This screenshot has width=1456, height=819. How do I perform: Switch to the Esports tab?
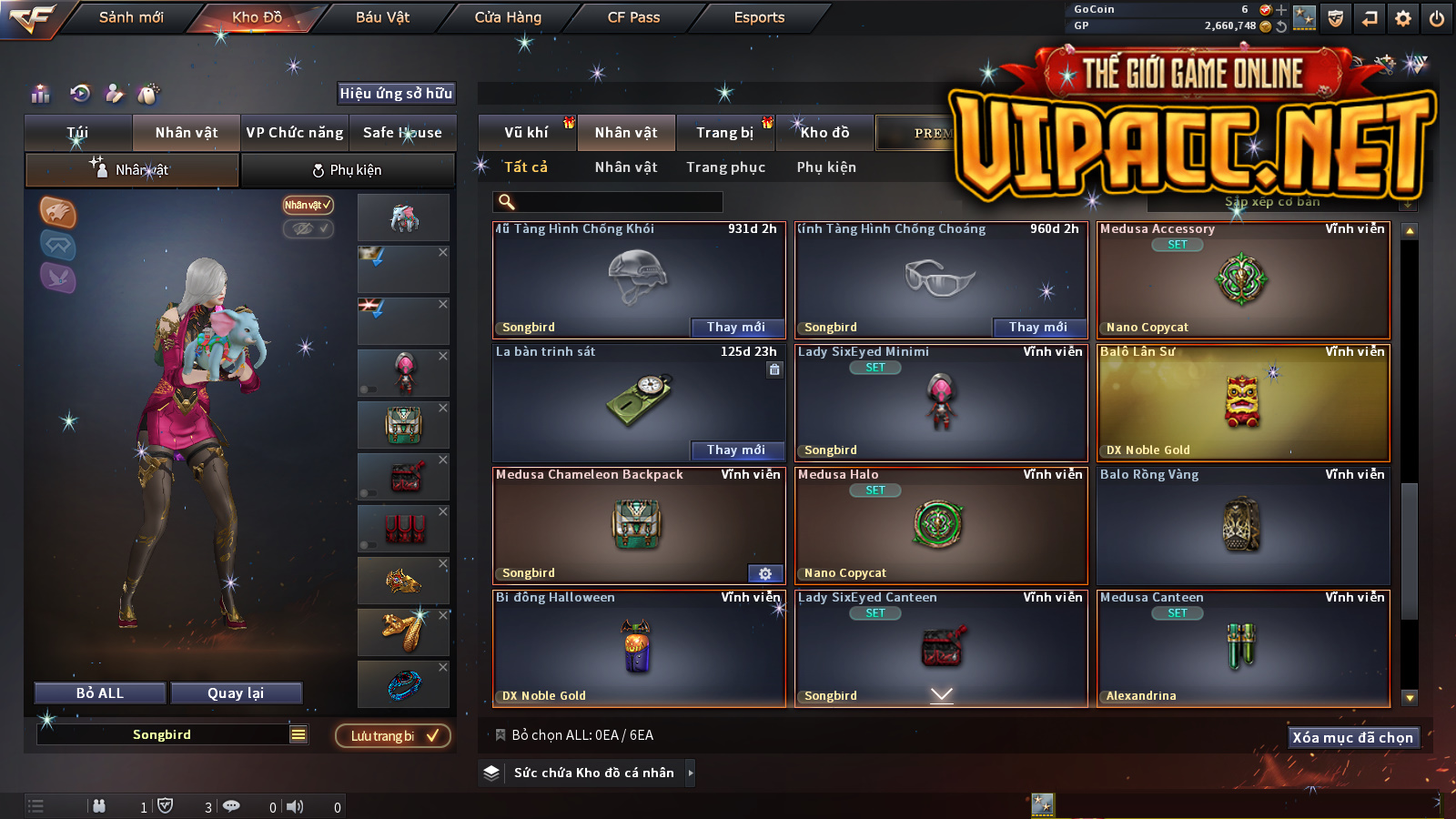point(759,17)
